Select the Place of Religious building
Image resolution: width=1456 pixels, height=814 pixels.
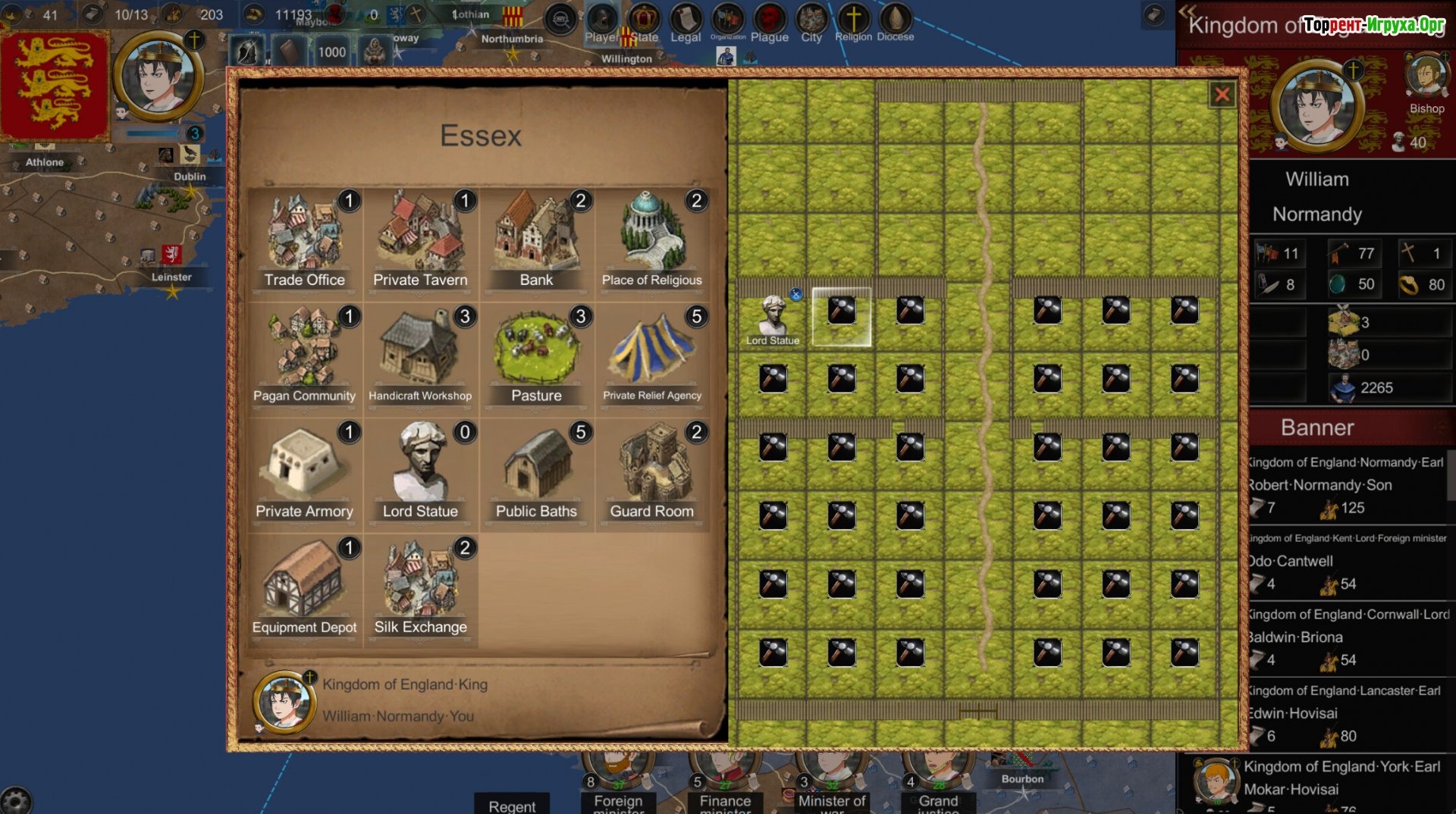pos(652,240)
